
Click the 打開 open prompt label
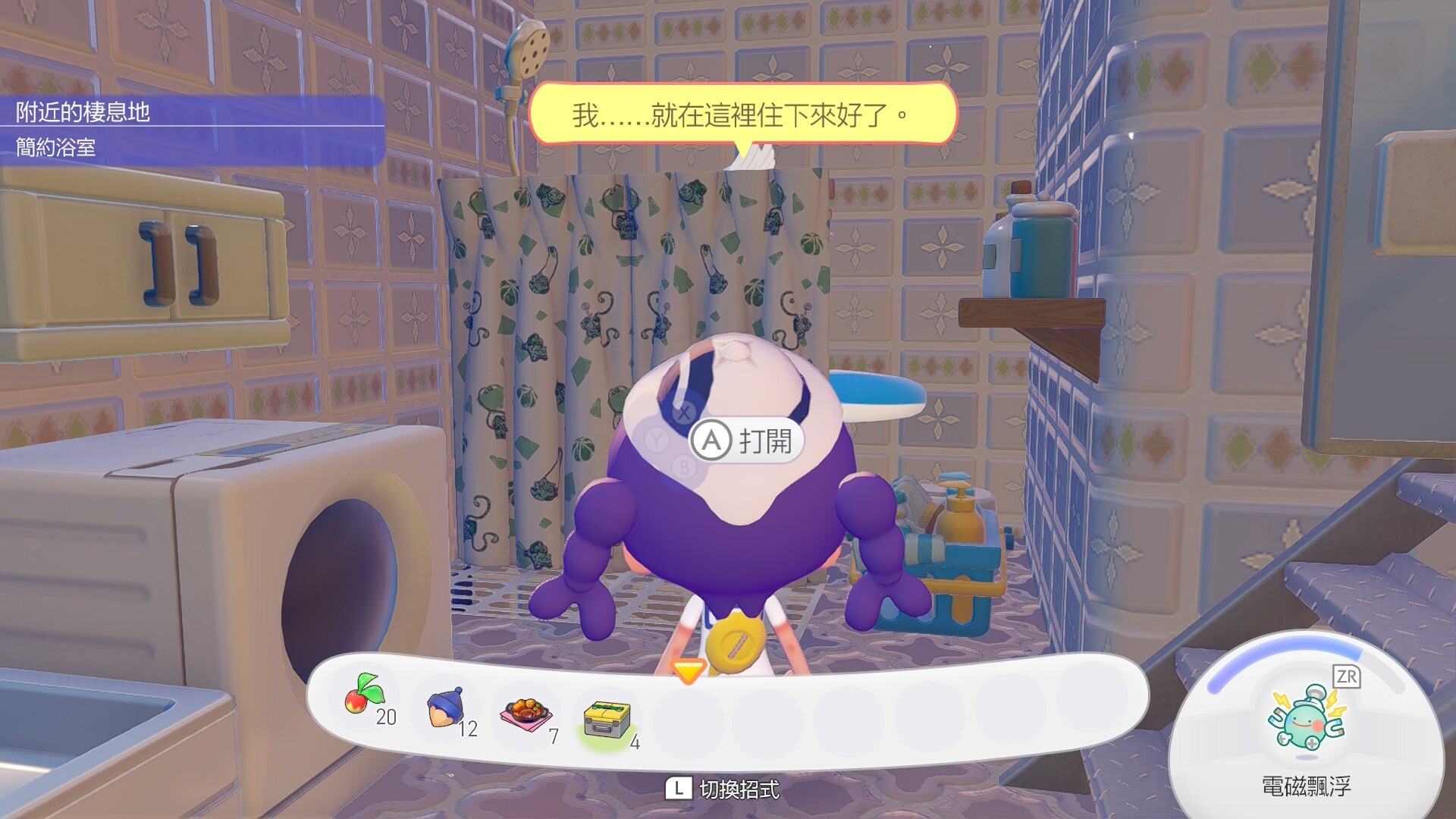pyautogui.click(x=764, y=441)
